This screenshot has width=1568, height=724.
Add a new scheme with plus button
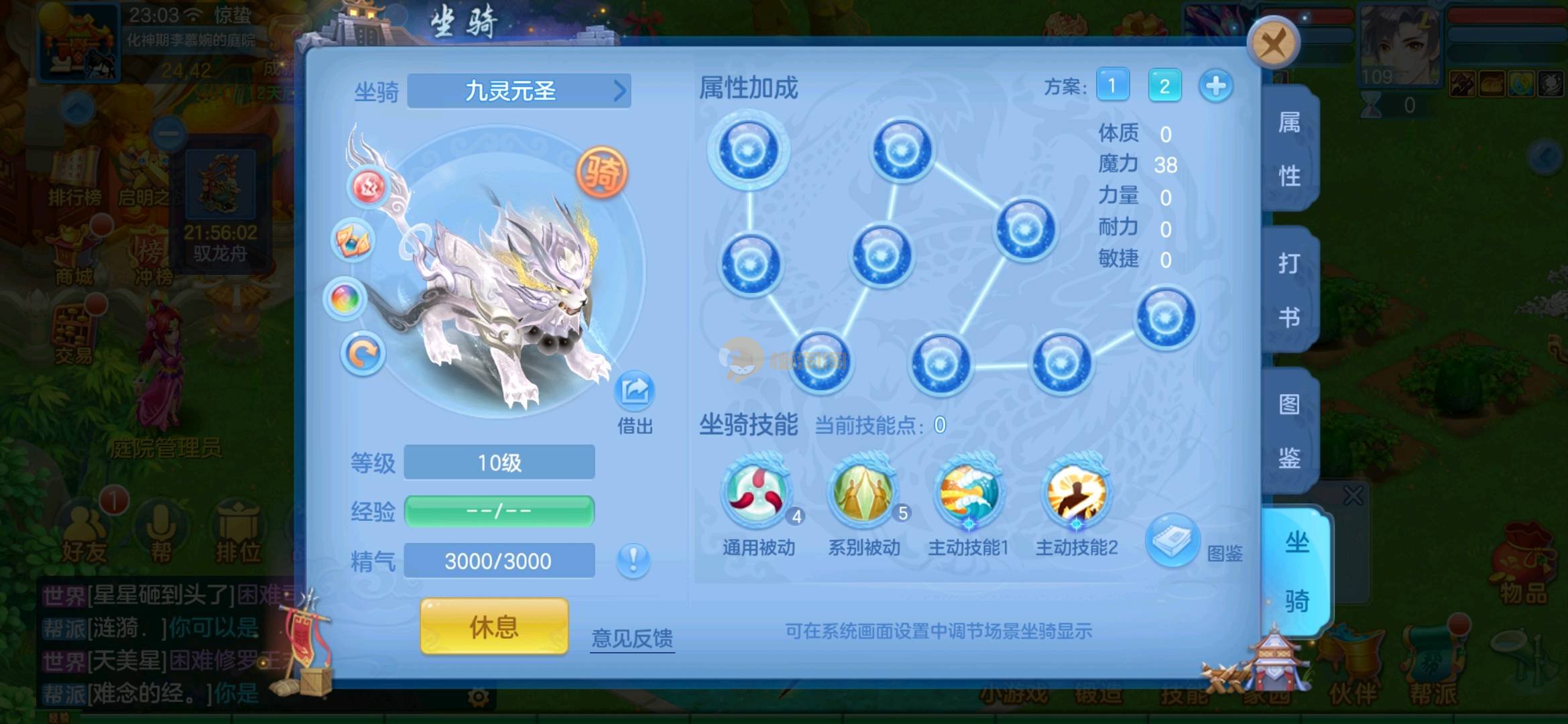(x=1215, y=86)
